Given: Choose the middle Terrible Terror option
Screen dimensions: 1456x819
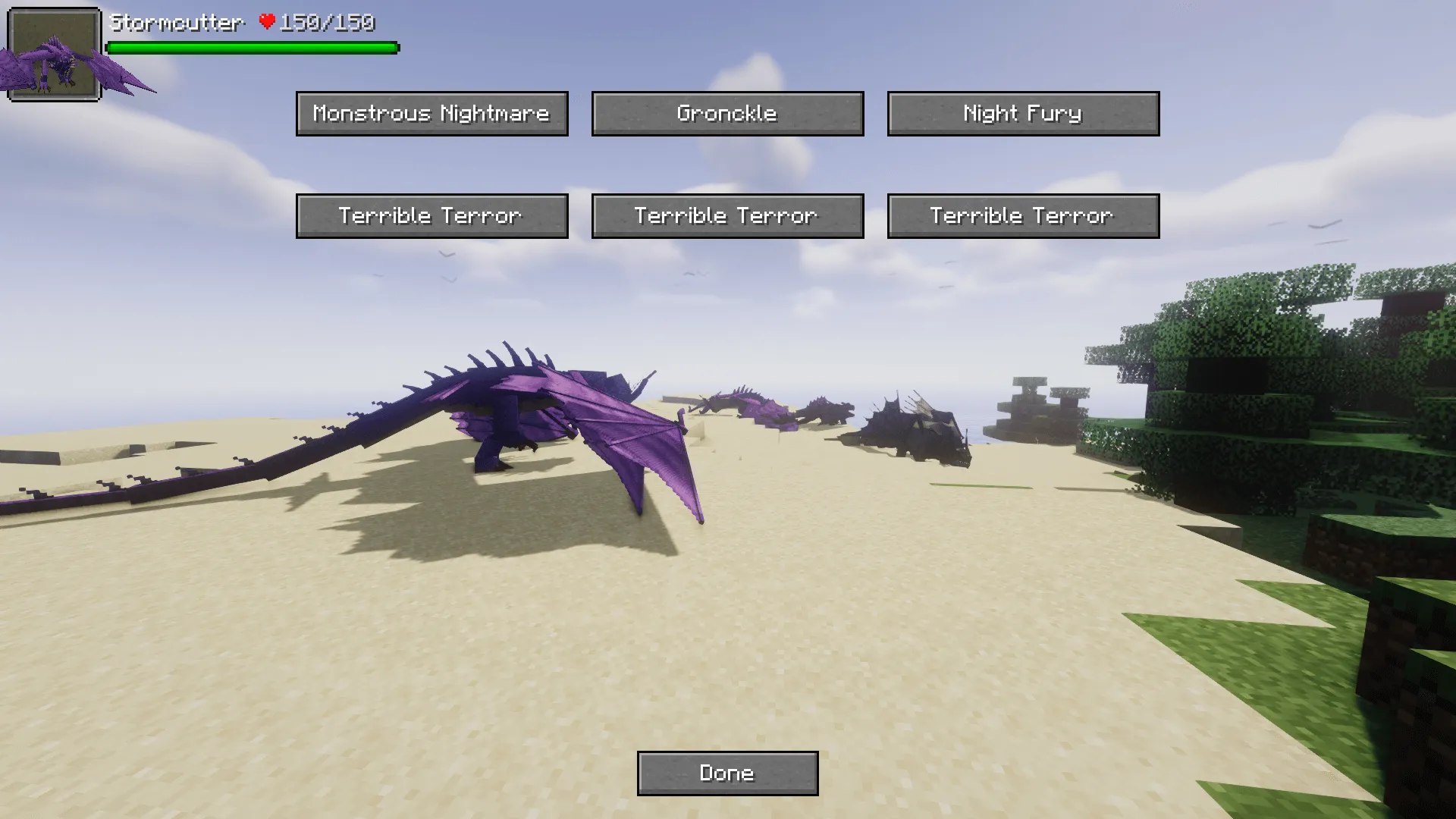Looking at the screenshot, I should (x=726, y=215).
